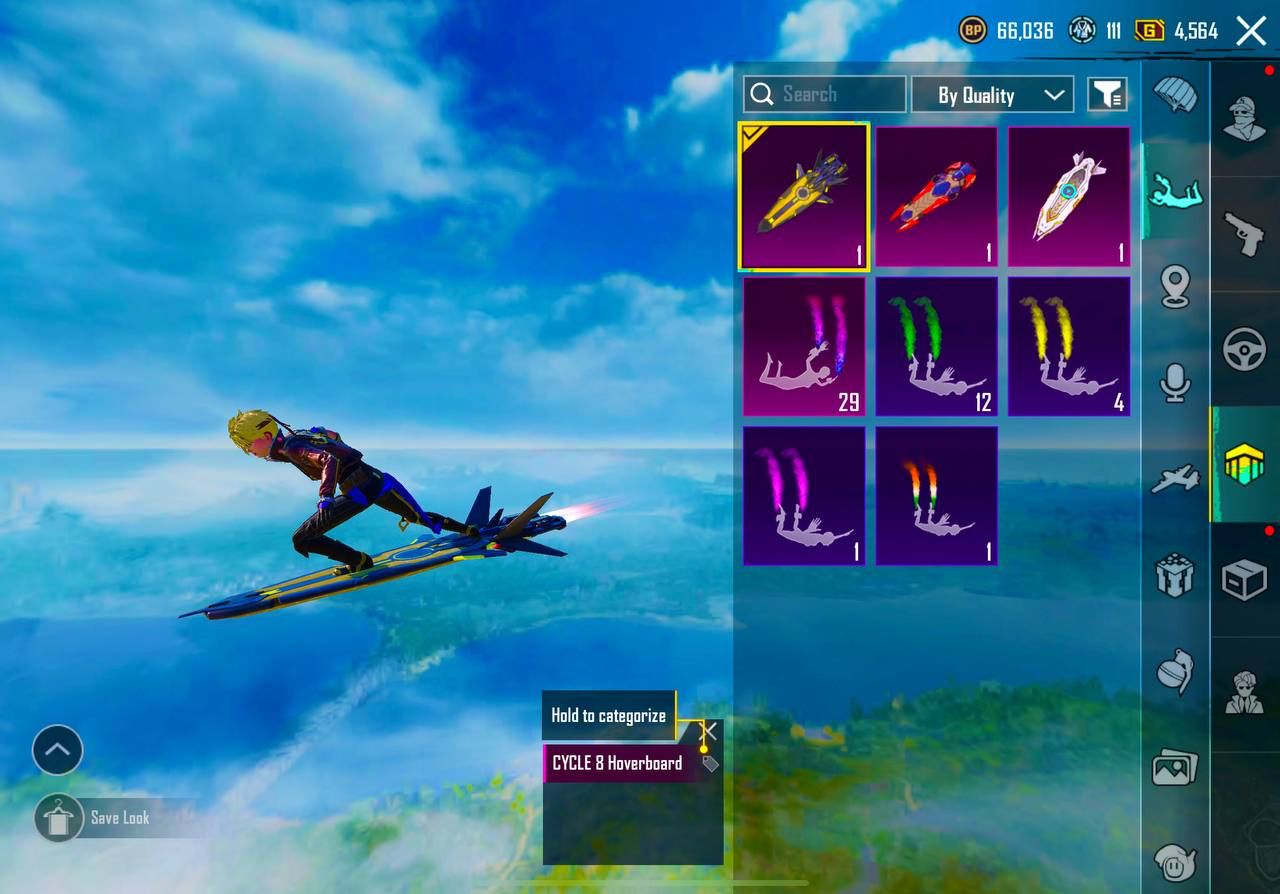Select the green smoke trail item
Screen dimensions: 1280x894
(x=936, y=346)
